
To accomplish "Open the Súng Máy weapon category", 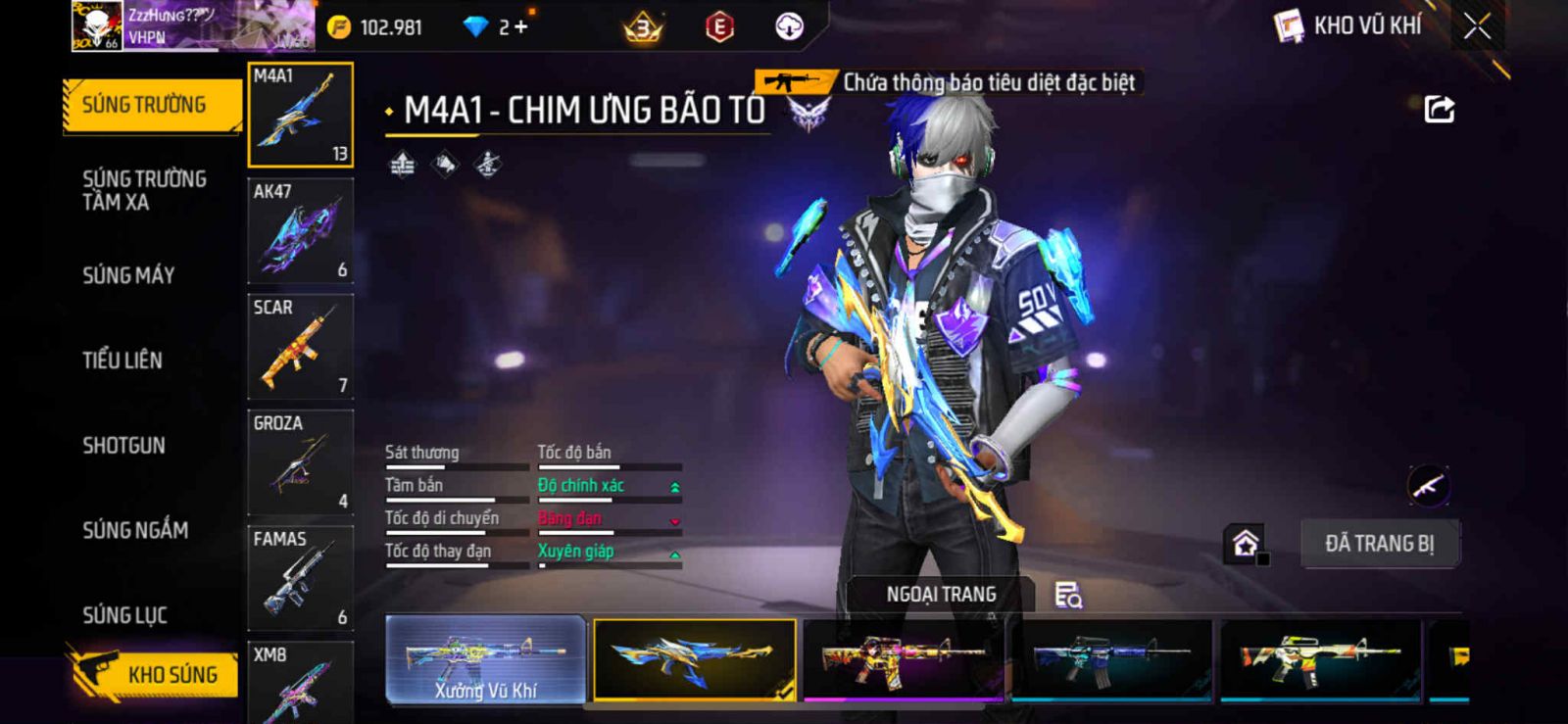I will pyautogui.click(x=128, y=275).
